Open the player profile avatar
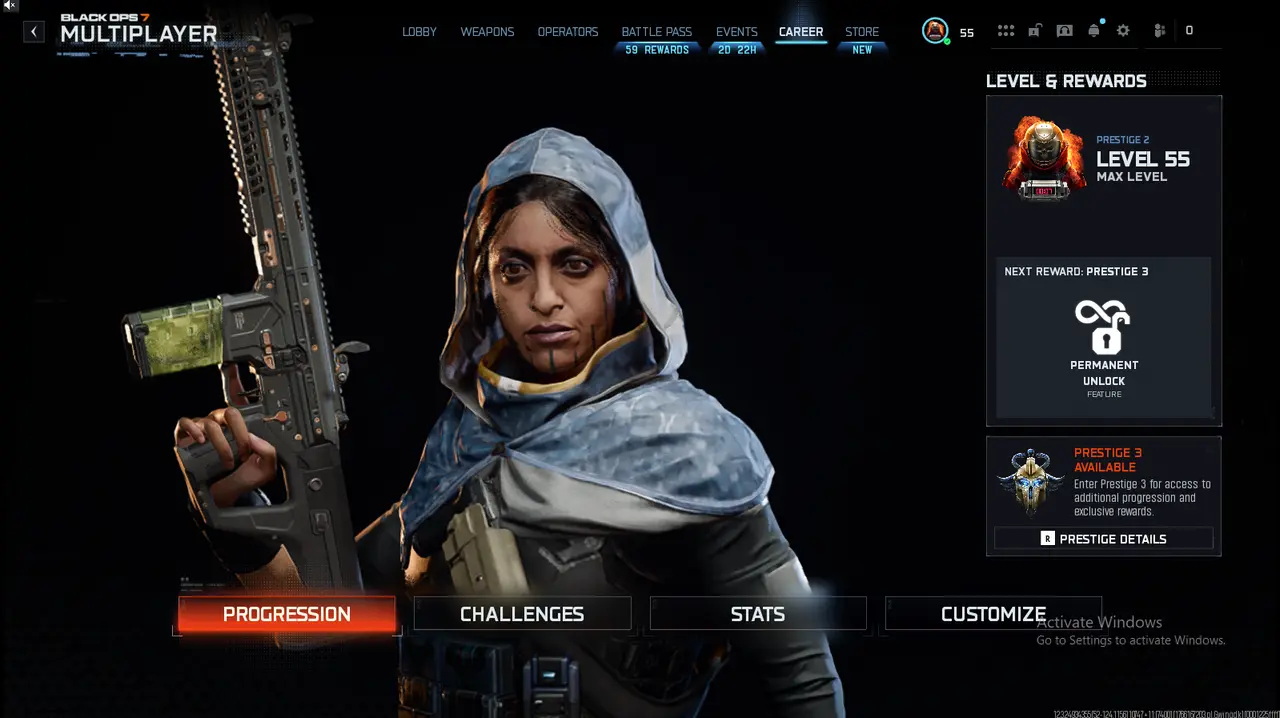The image size is (1280, 718). (x=935, y=32)
